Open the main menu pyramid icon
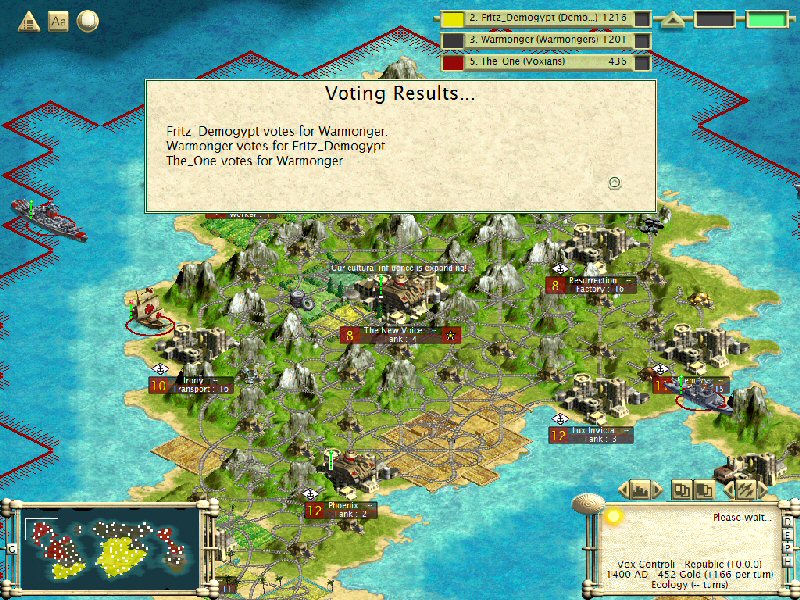The image size is (800, 600). (29, 19)
